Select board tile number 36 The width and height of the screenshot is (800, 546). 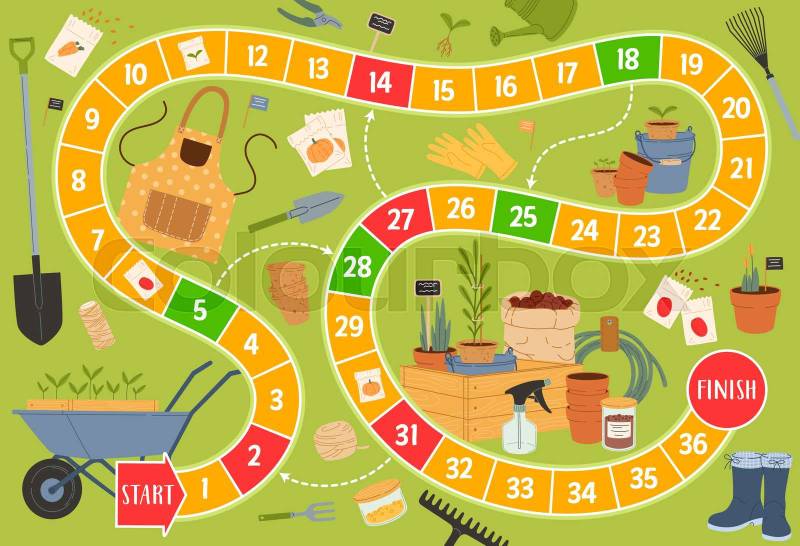pyautogui.click(x=693, y=443)
